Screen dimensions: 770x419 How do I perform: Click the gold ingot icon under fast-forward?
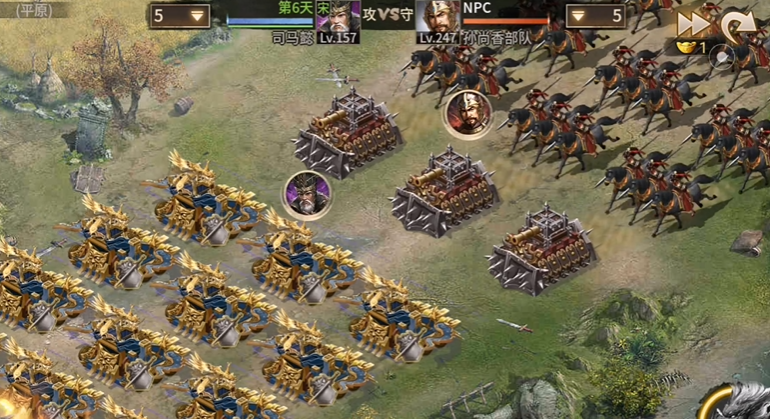click(686, 46)
